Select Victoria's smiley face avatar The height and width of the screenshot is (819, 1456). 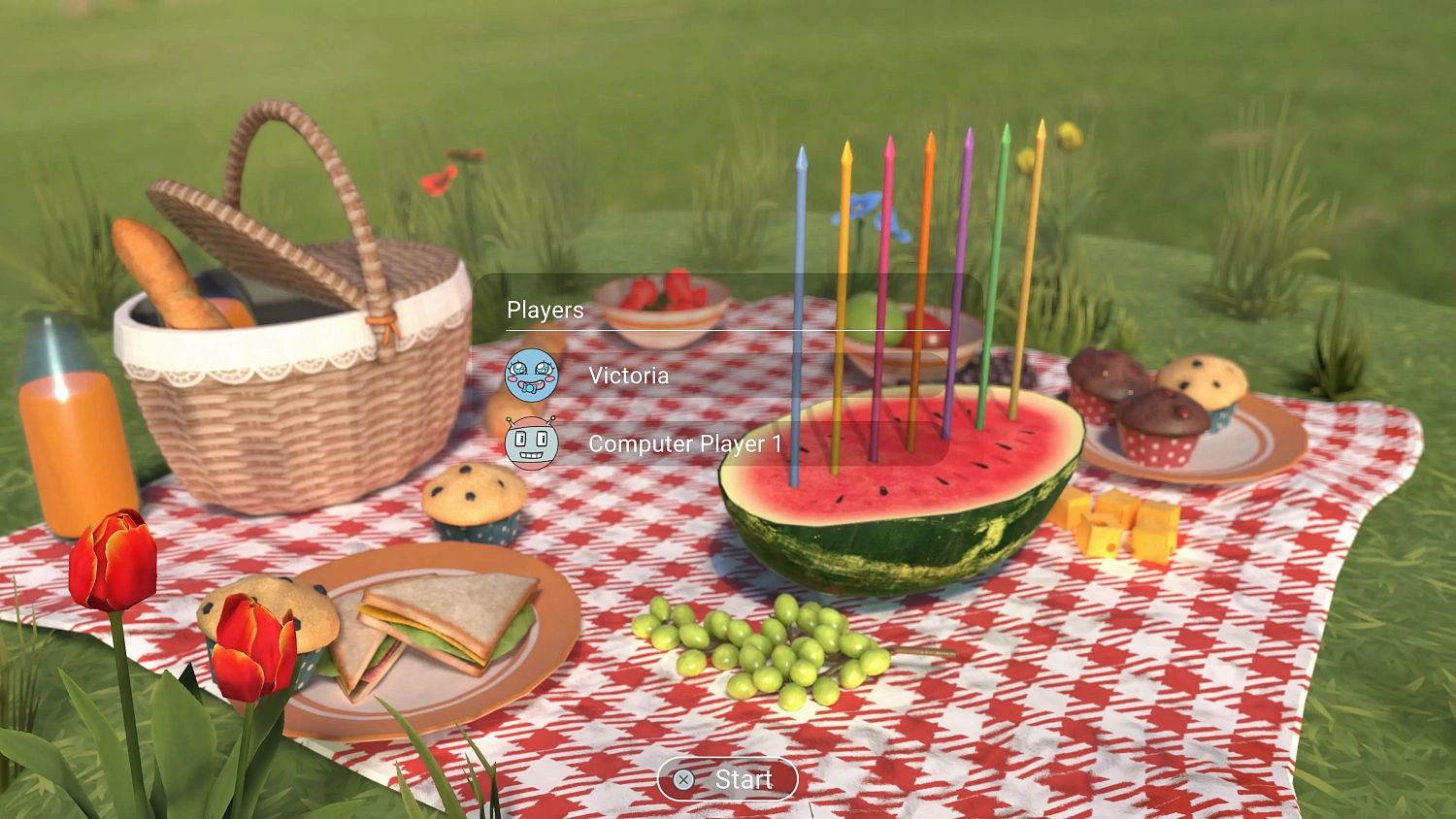(532, 376)
